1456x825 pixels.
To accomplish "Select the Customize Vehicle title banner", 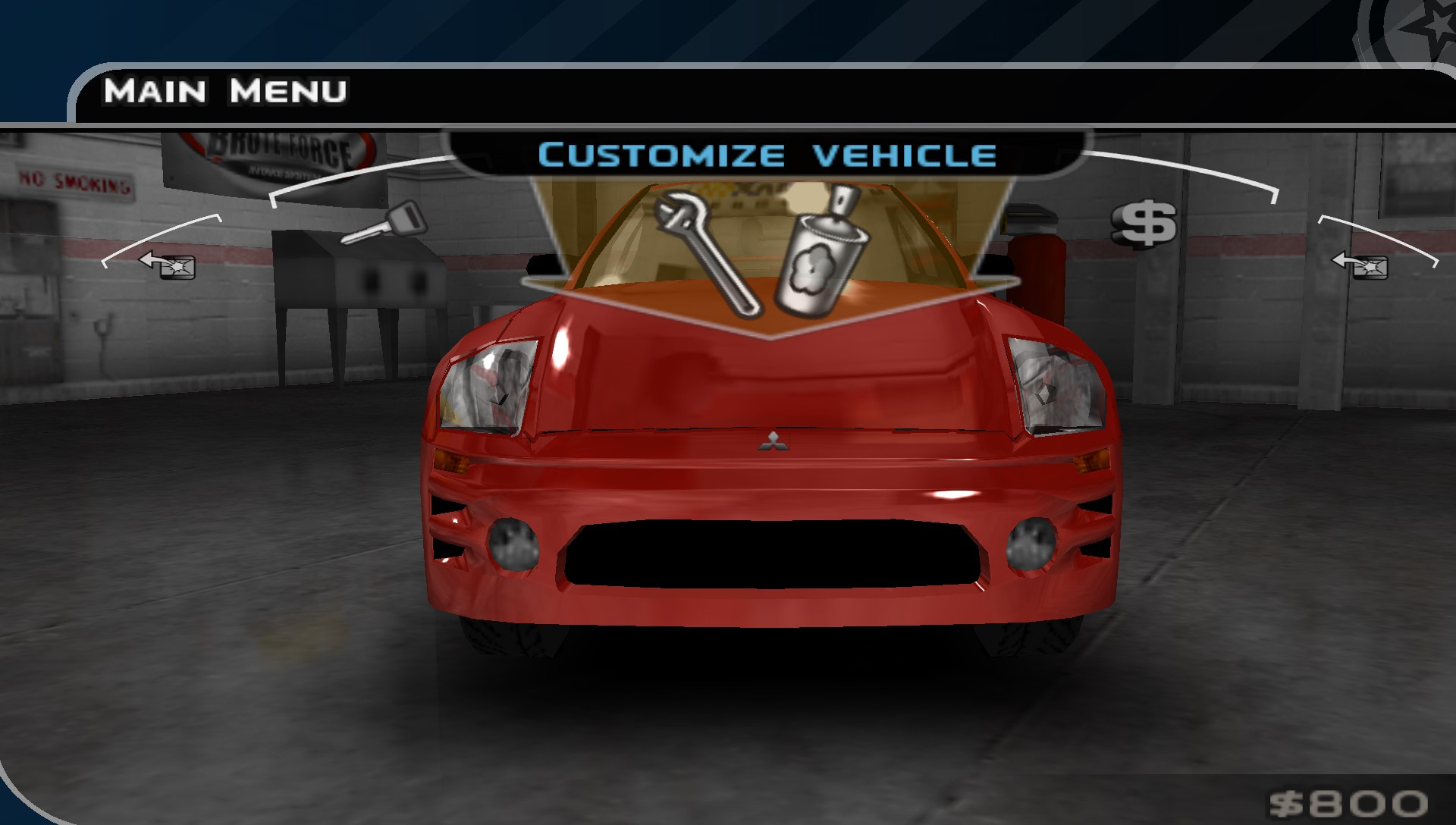I will (766, 155).
